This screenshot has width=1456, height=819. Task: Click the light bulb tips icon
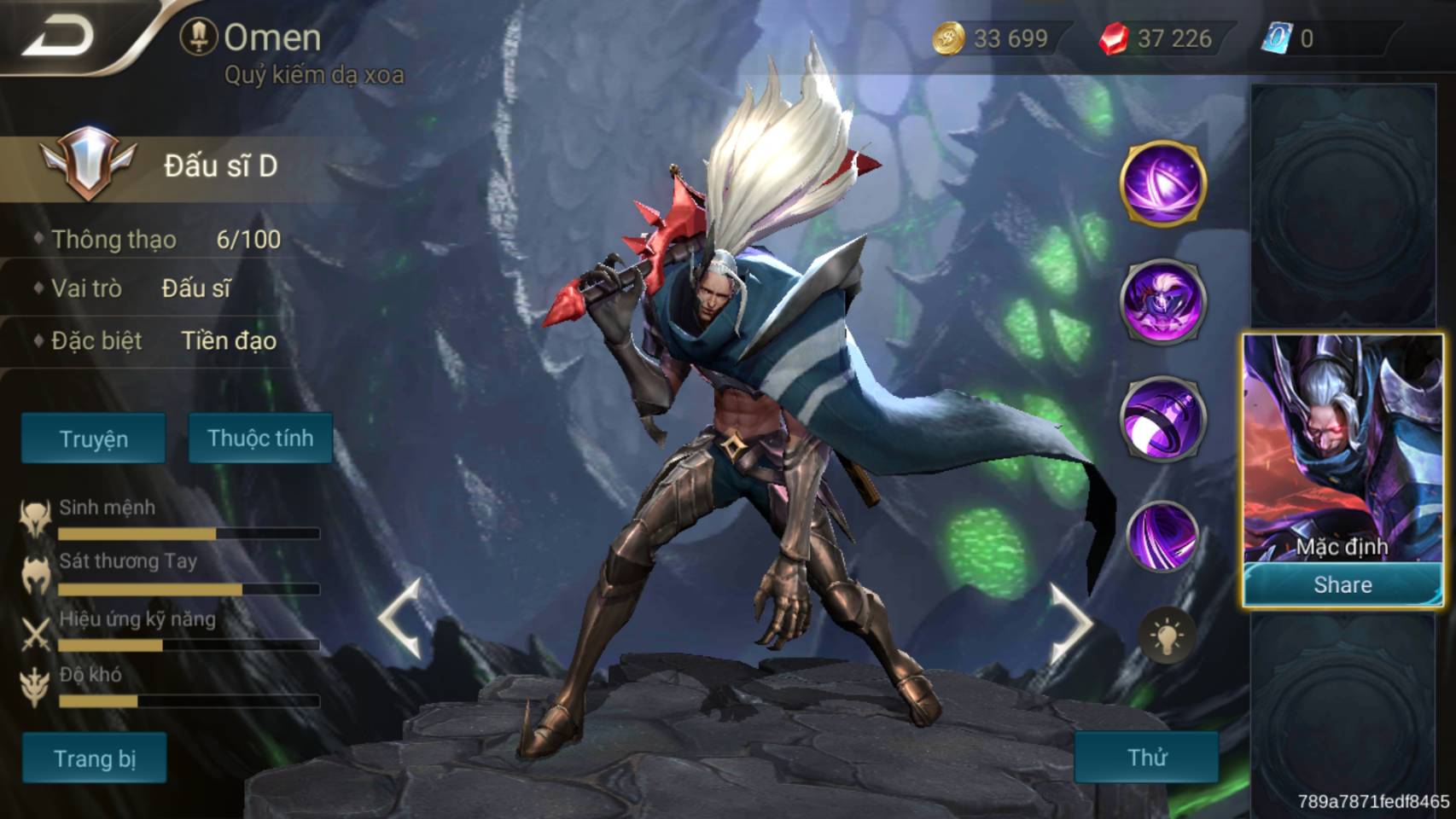pos(1167,636)
